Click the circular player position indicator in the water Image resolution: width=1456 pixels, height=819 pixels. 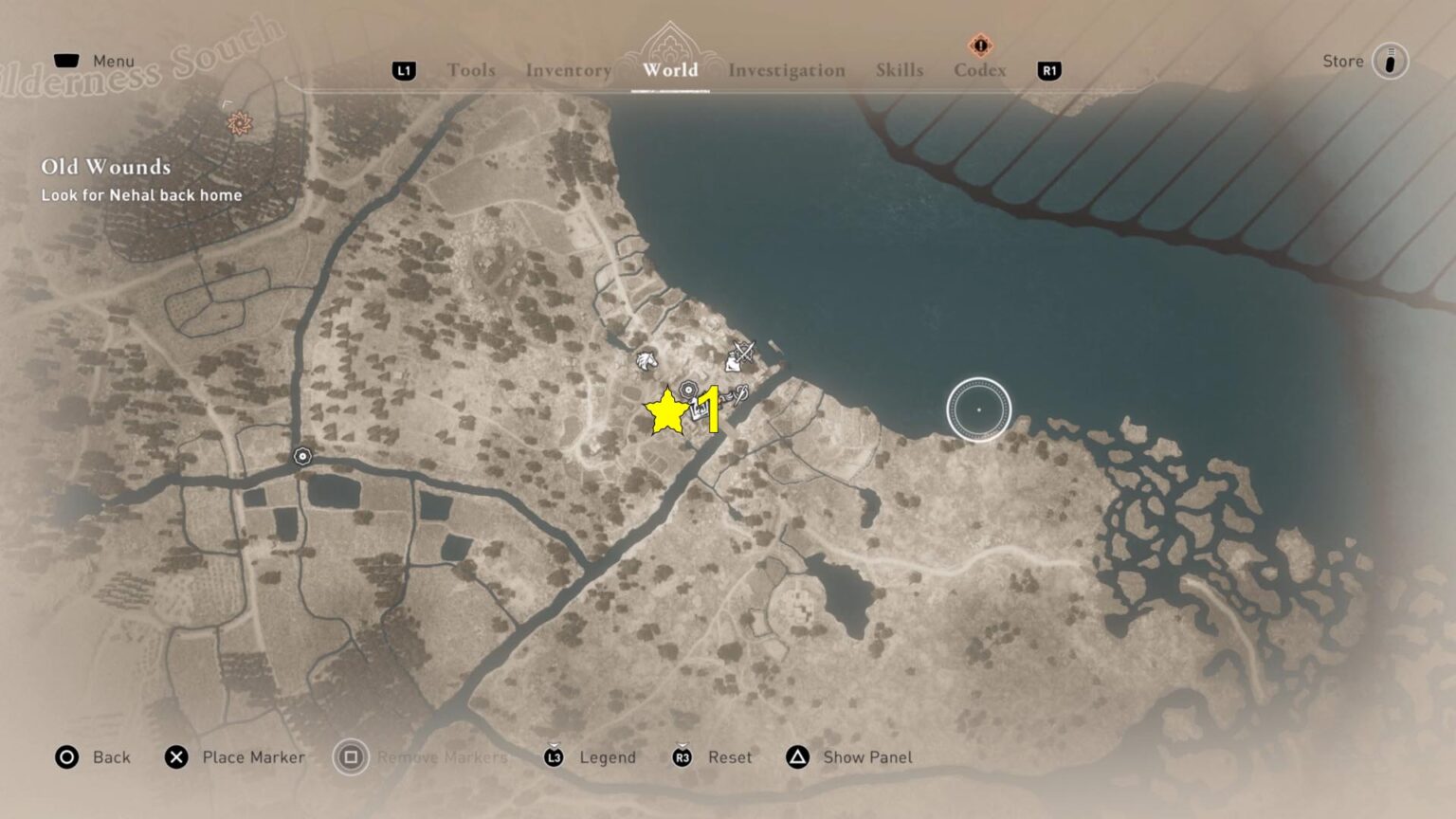pyautogui.click(x=980, y=409)
